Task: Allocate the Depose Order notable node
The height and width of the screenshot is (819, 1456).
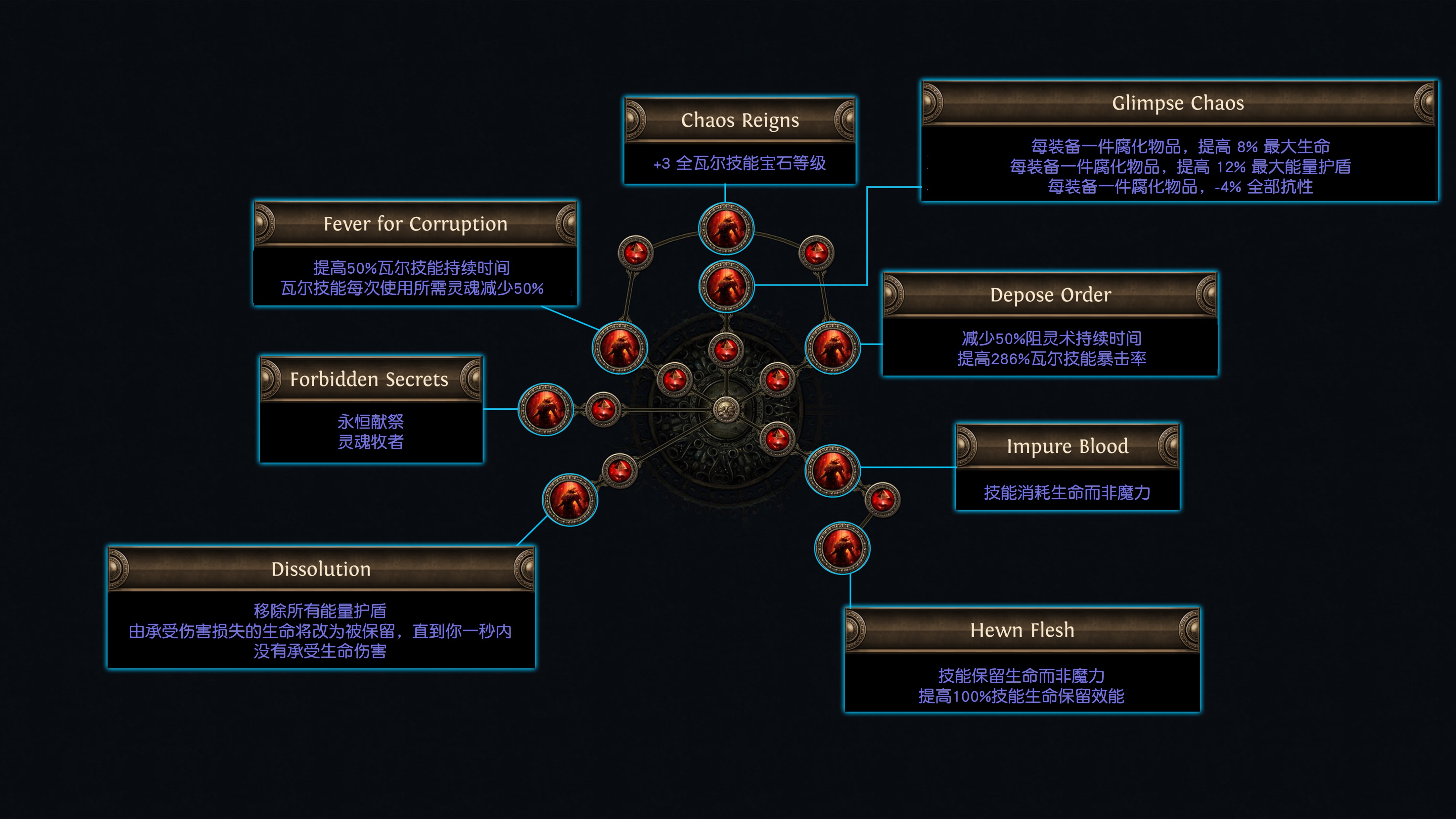Action: (833, 347)
